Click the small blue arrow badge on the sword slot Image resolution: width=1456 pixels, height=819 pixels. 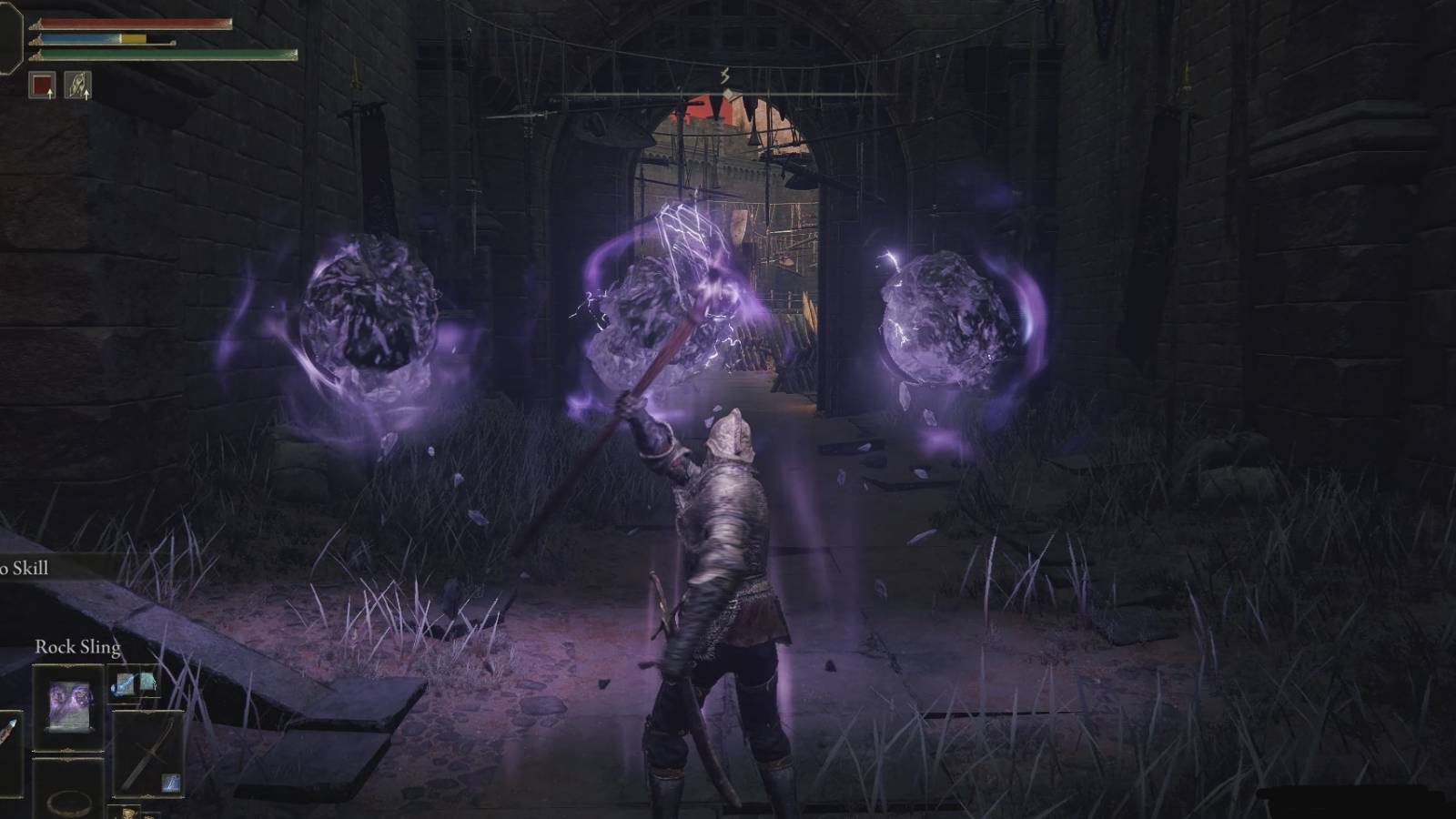170,784
